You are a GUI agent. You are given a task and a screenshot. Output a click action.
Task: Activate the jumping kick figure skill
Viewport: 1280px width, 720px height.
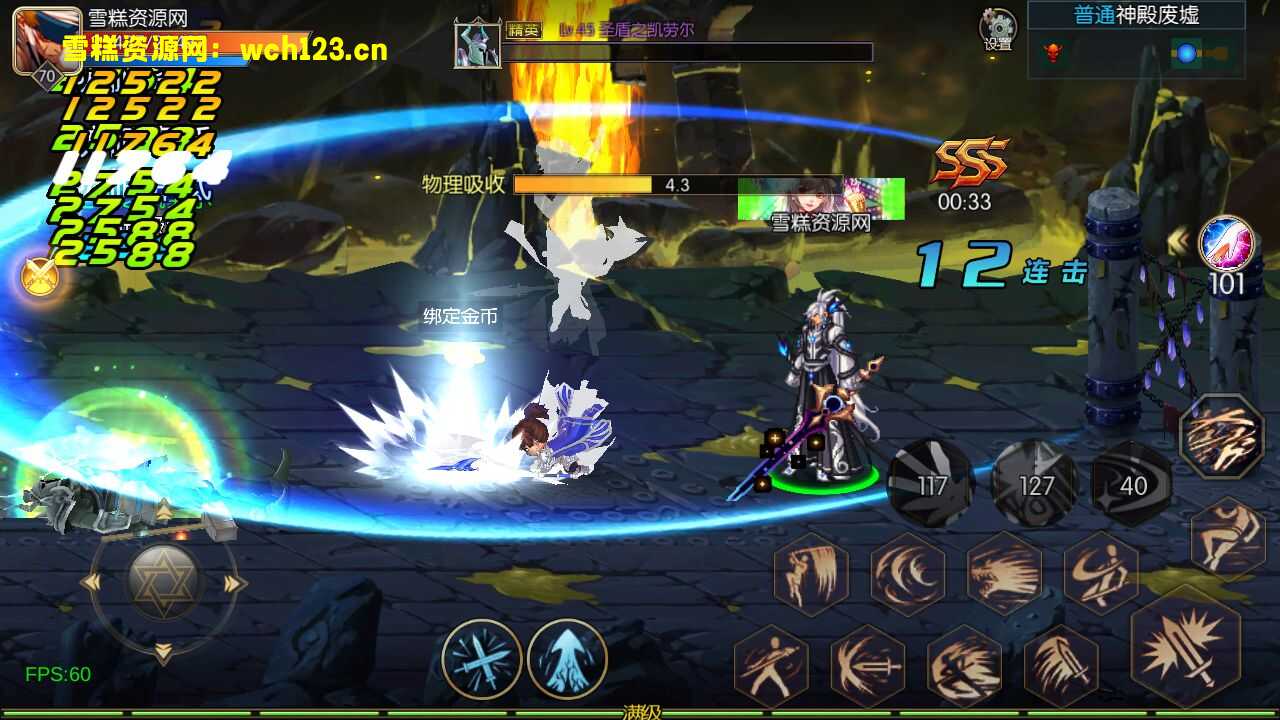(1228, 537)
